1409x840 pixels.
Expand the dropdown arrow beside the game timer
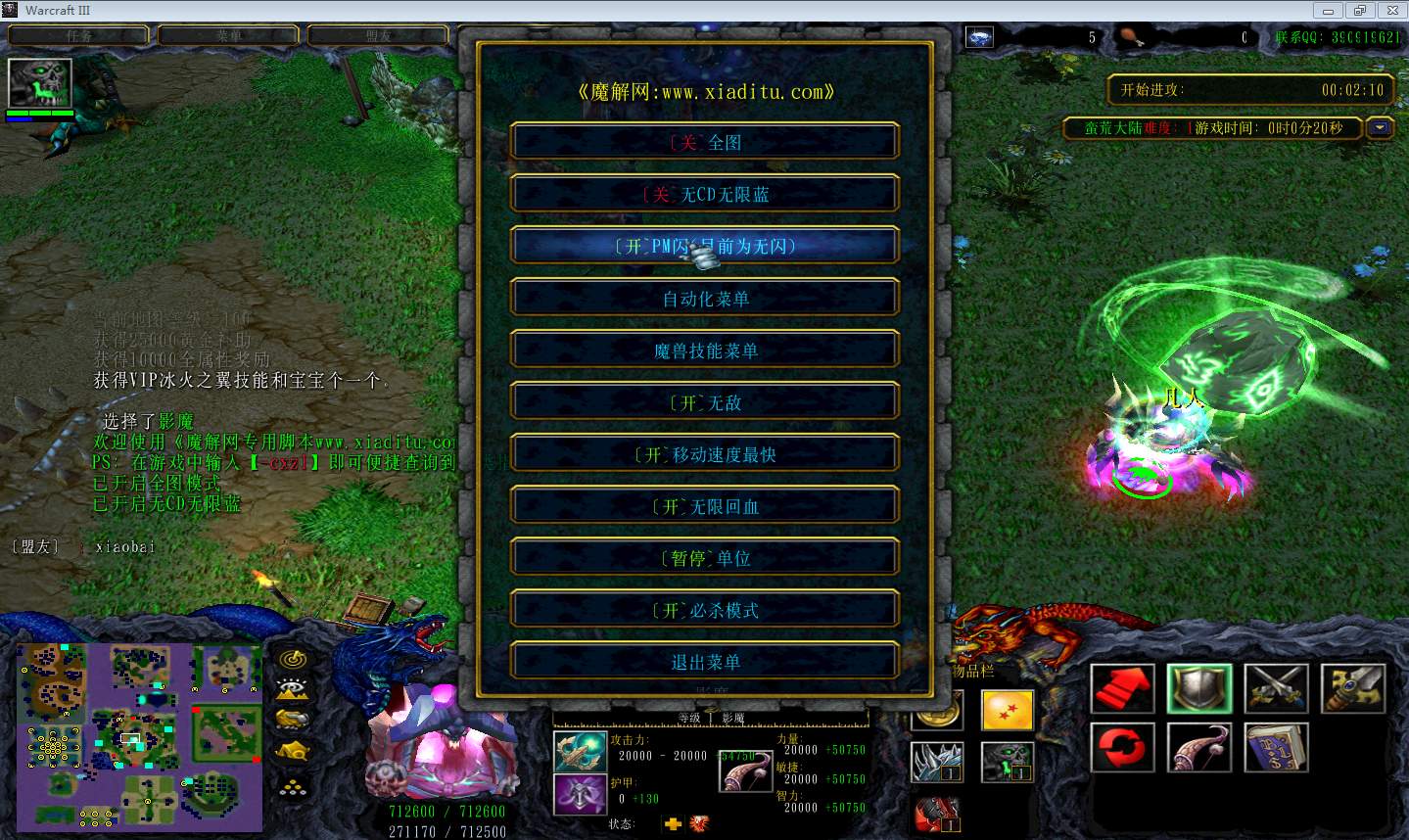point(1380,127)
